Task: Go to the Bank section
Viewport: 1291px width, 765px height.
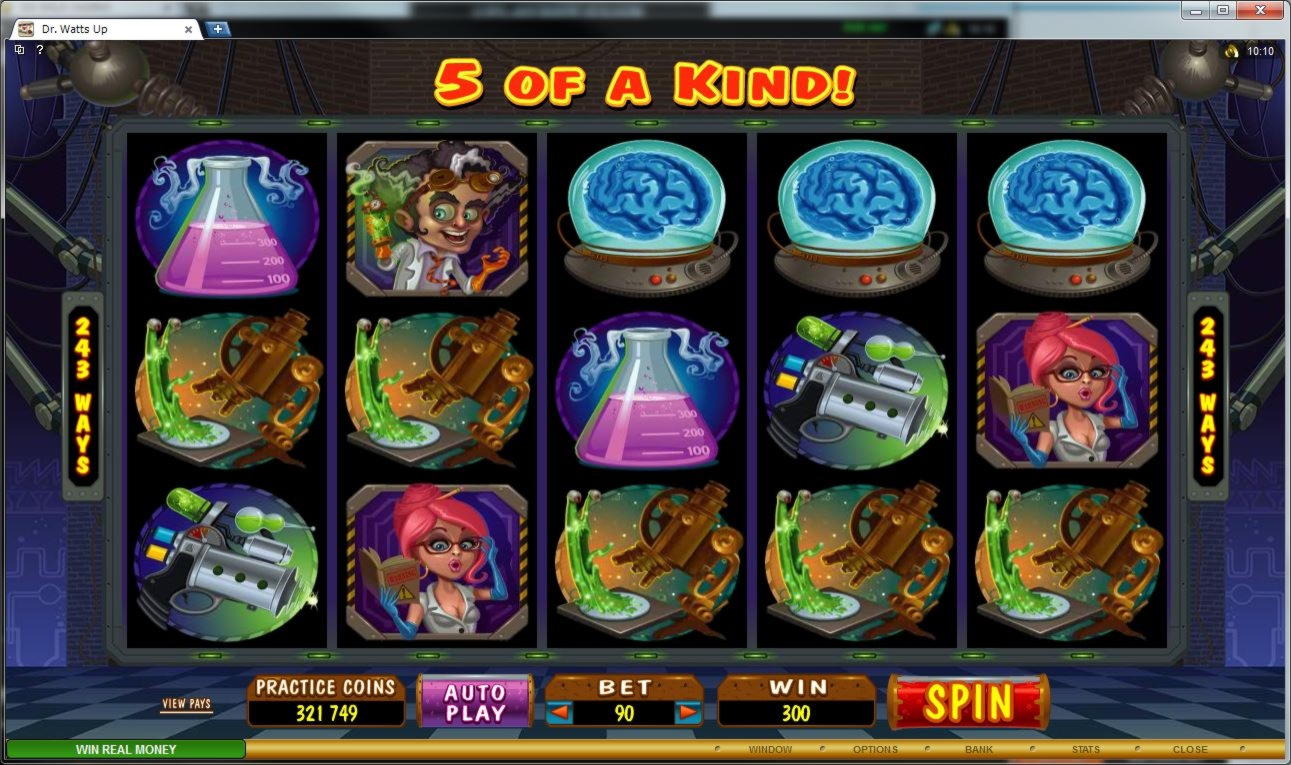Action: coord(978,749)
